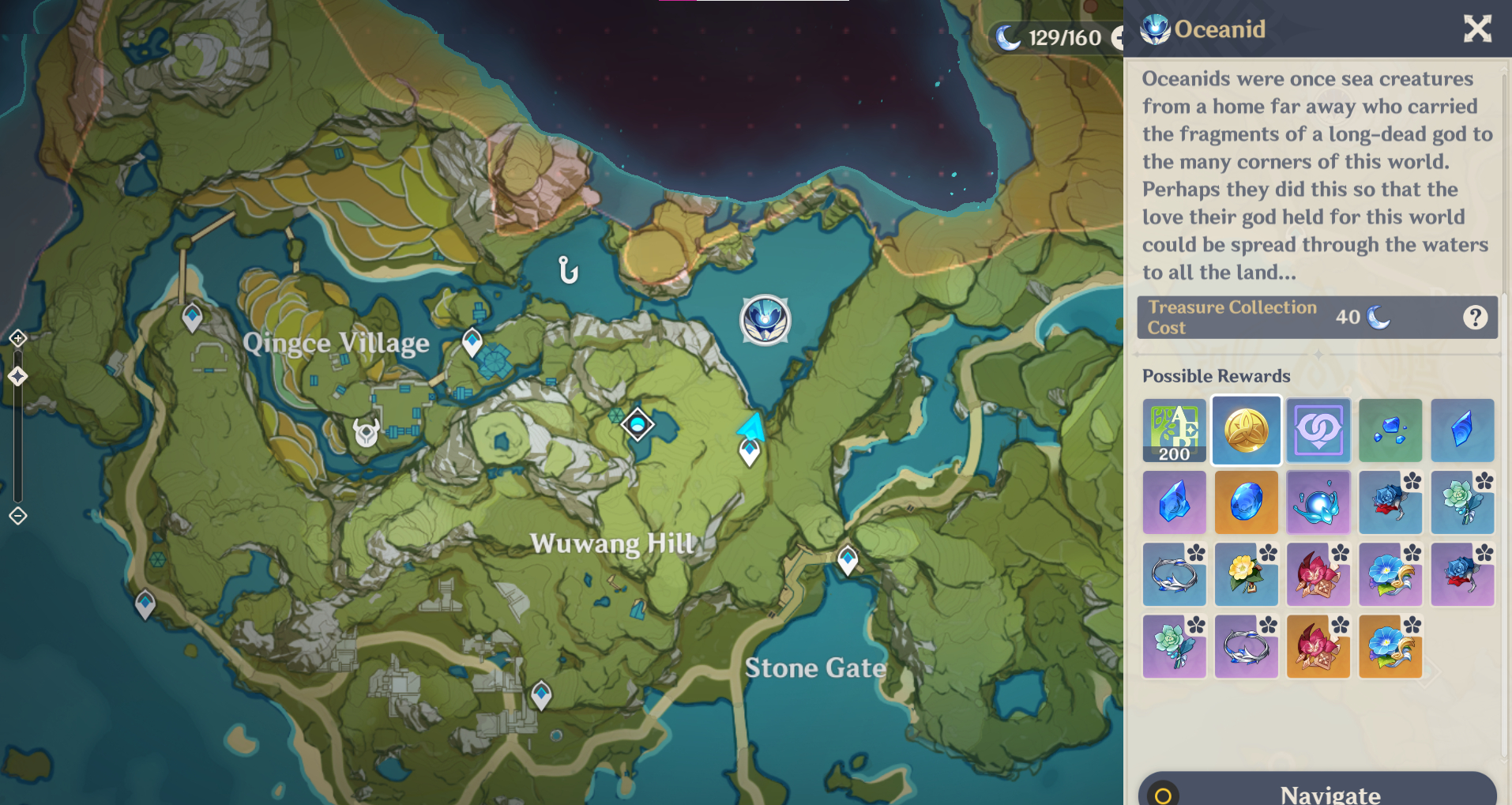Screen dimensions: 1512x805
Task: Zoom in the map with plus button
Action: coord(18,339)
